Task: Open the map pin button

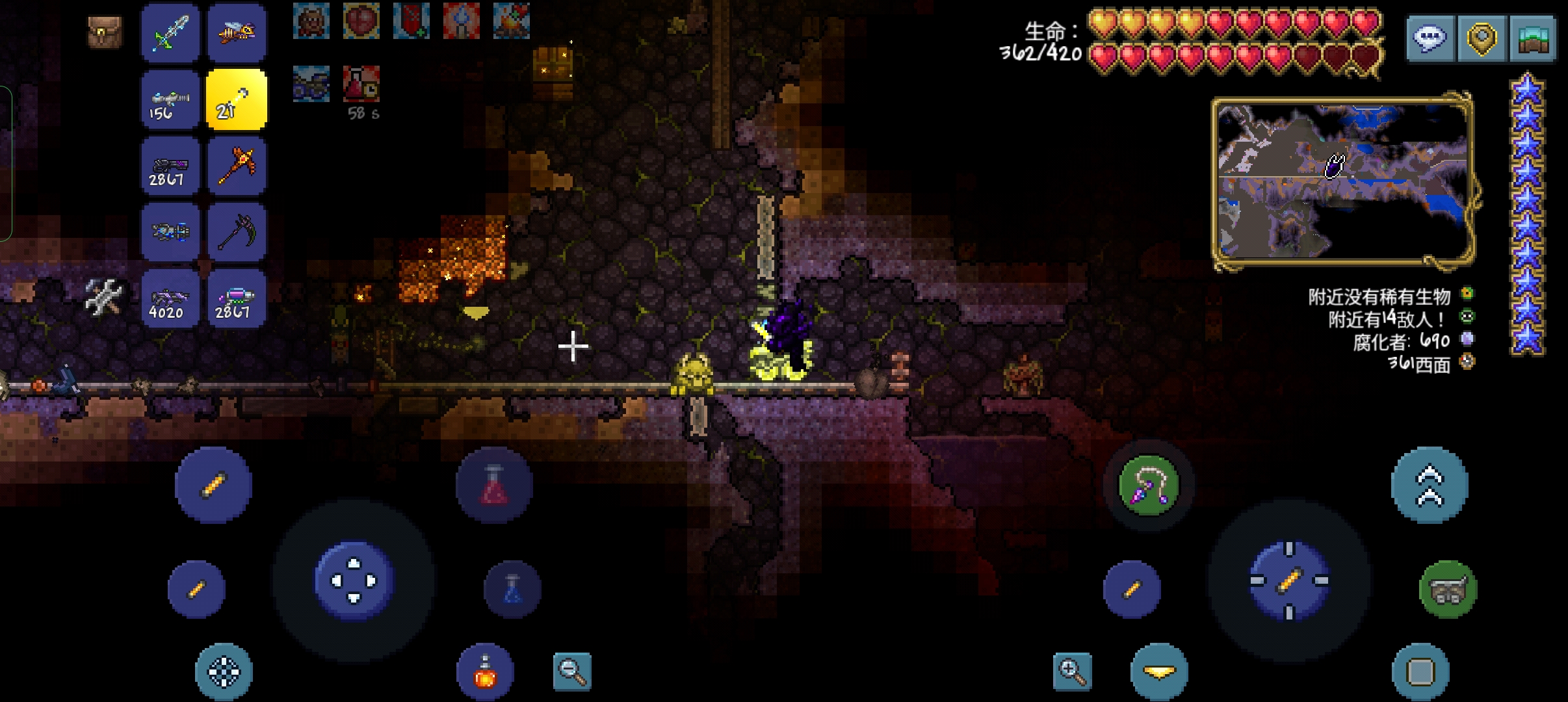Action: pos(1482,38)
